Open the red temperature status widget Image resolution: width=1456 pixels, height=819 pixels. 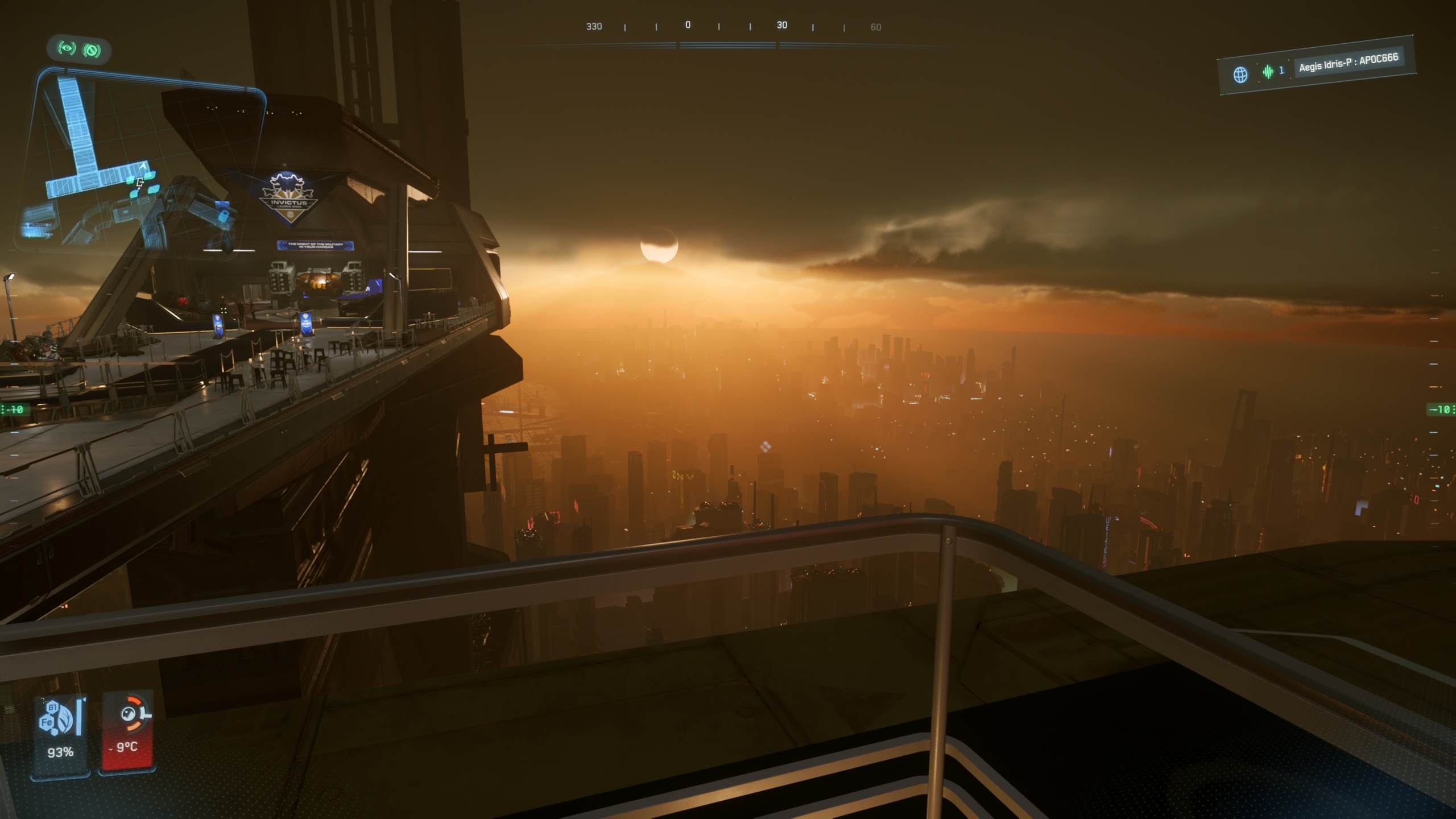point(127,733)
